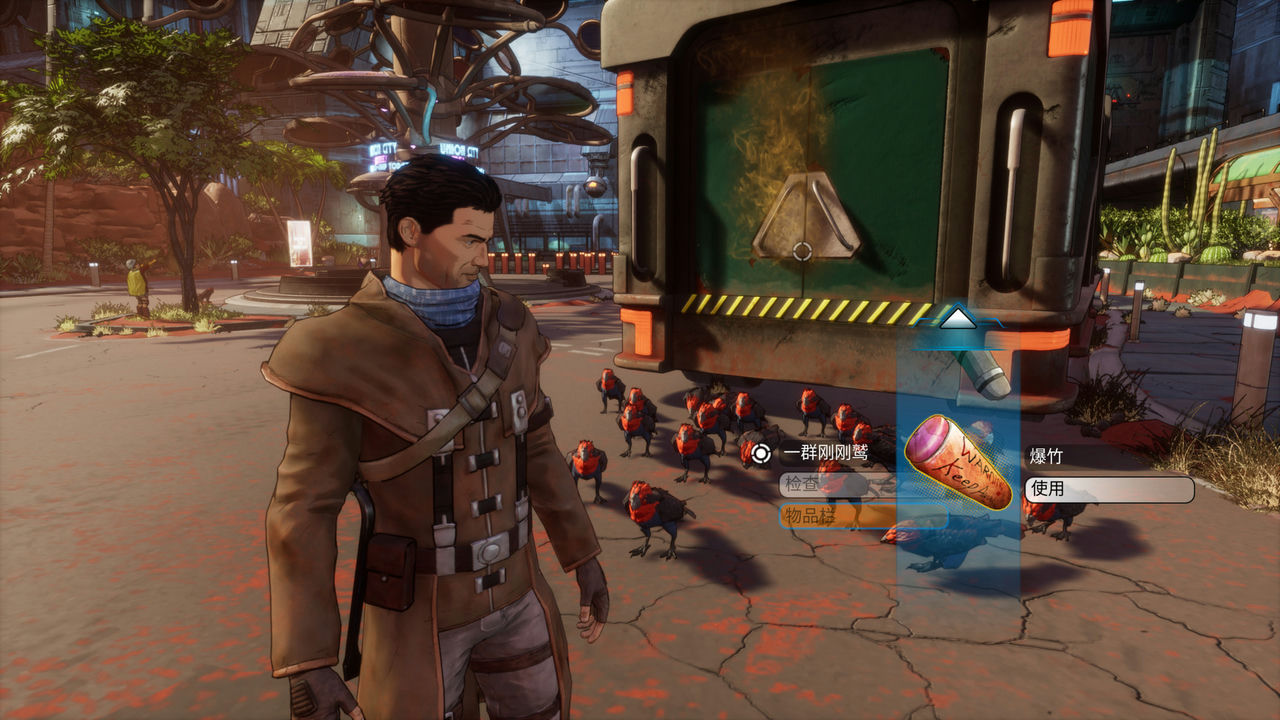The image size is (1280, 720).
Task: Click the up arrow above the inventory strip
Action: pos(958,319)
